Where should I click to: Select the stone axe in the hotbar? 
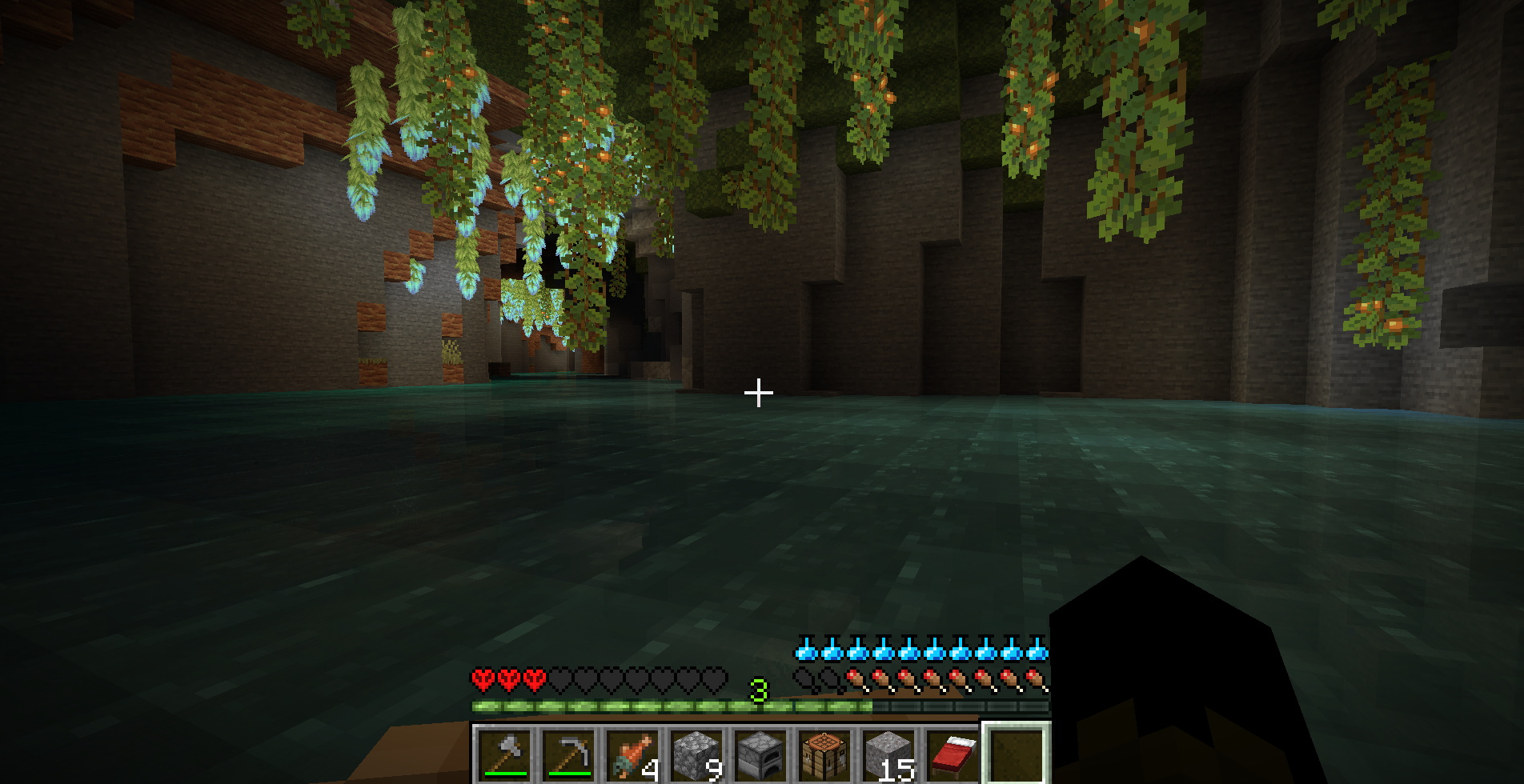(x=506, y=755)
